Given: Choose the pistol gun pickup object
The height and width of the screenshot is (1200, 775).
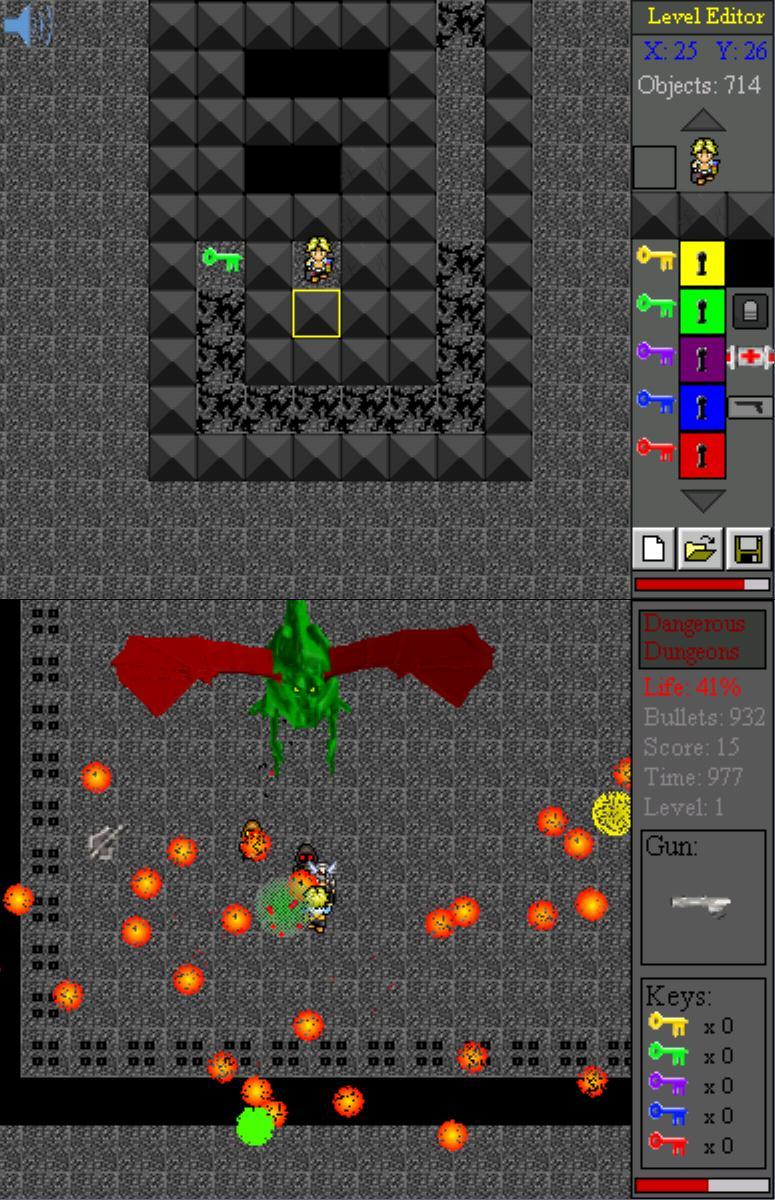Looking at the screenshot, I should point(750,406).
